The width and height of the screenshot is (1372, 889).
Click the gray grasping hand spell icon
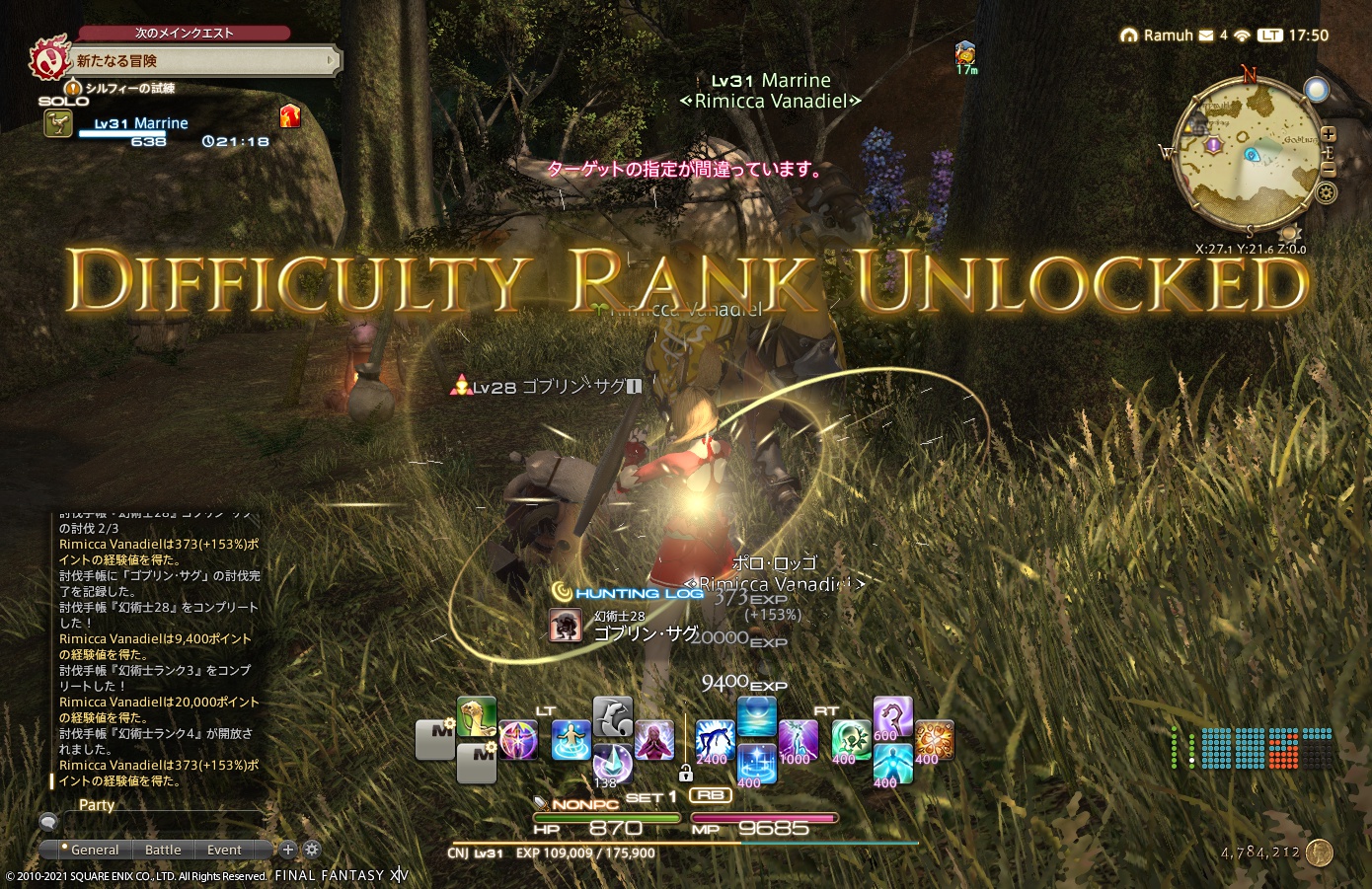(613, 716)
